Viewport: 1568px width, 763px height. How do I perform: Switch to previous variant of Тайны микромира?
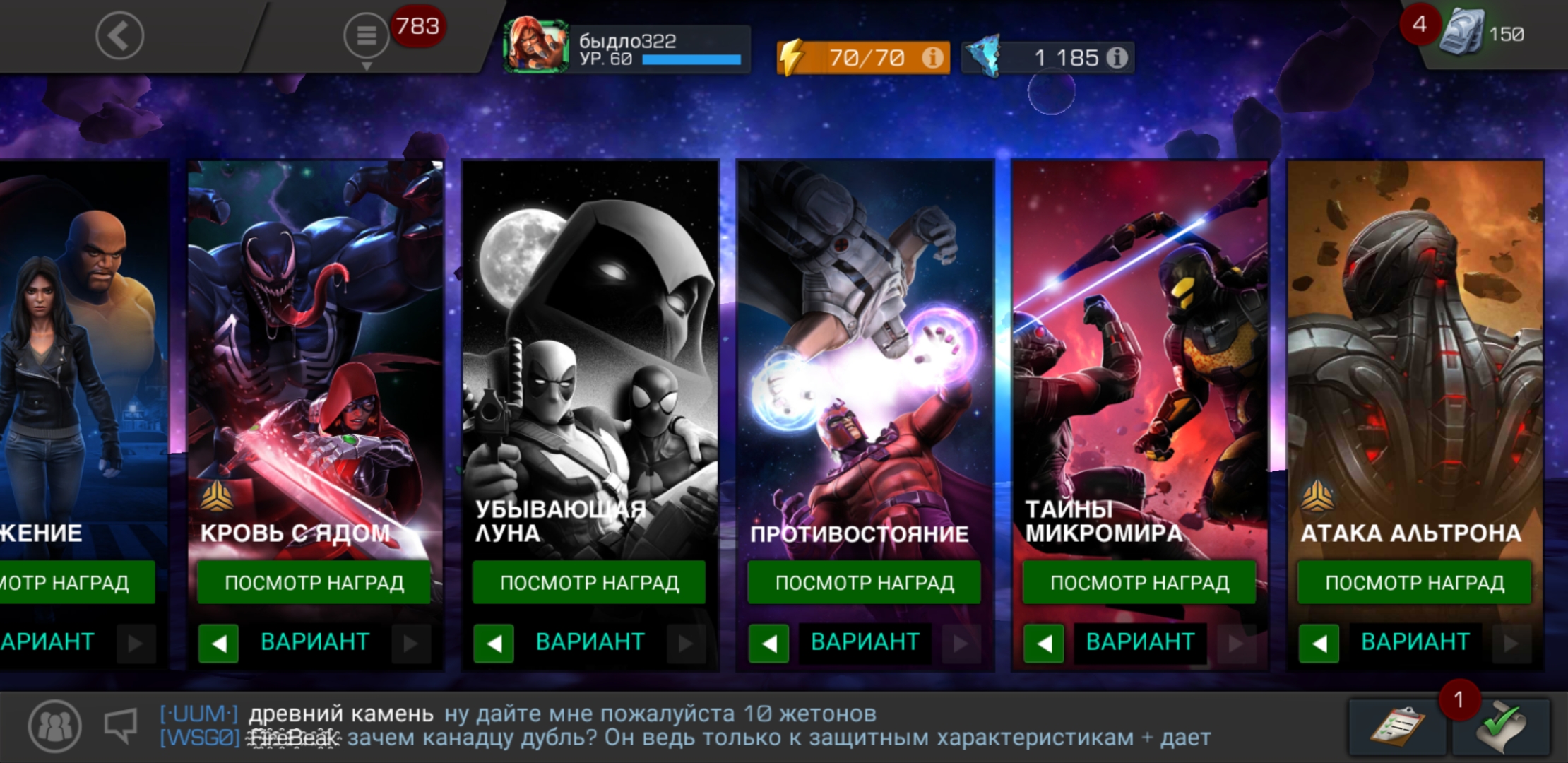click(x=1043, y=643)
